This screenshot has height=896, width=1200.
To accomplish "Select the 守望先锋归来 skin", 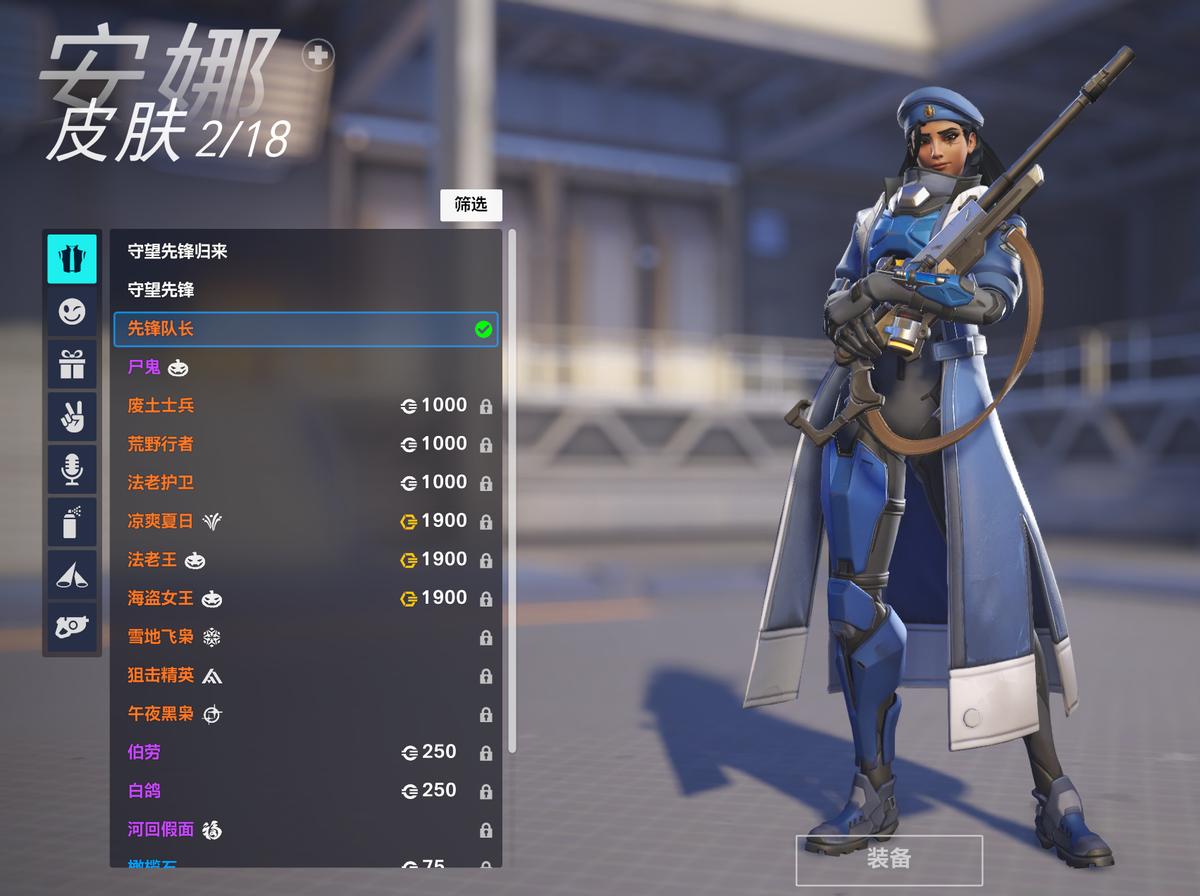I will [177, 251].
